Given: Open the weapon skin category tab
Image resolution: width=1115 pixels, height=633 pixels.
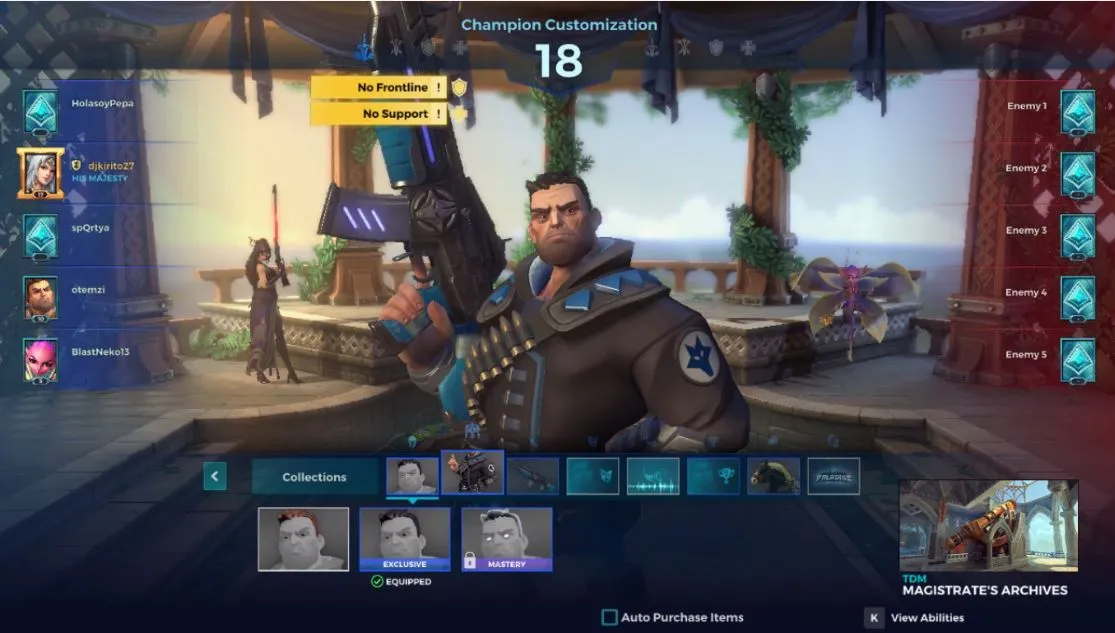Looking at the screenshot, I should pyautogui.click(x=532, y=477).
